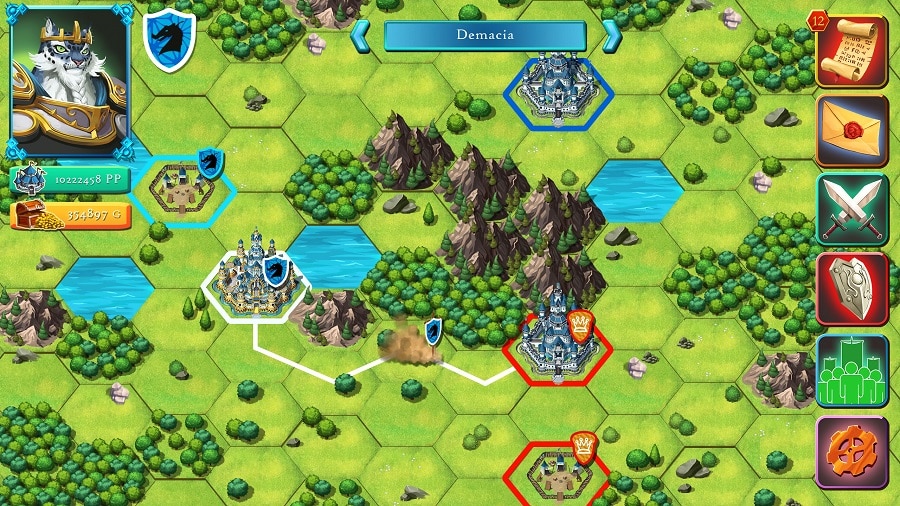Select the cyan-outlined village tile
Image resolution: width=900 pixels, height=506 pixels.
[183, 188]
